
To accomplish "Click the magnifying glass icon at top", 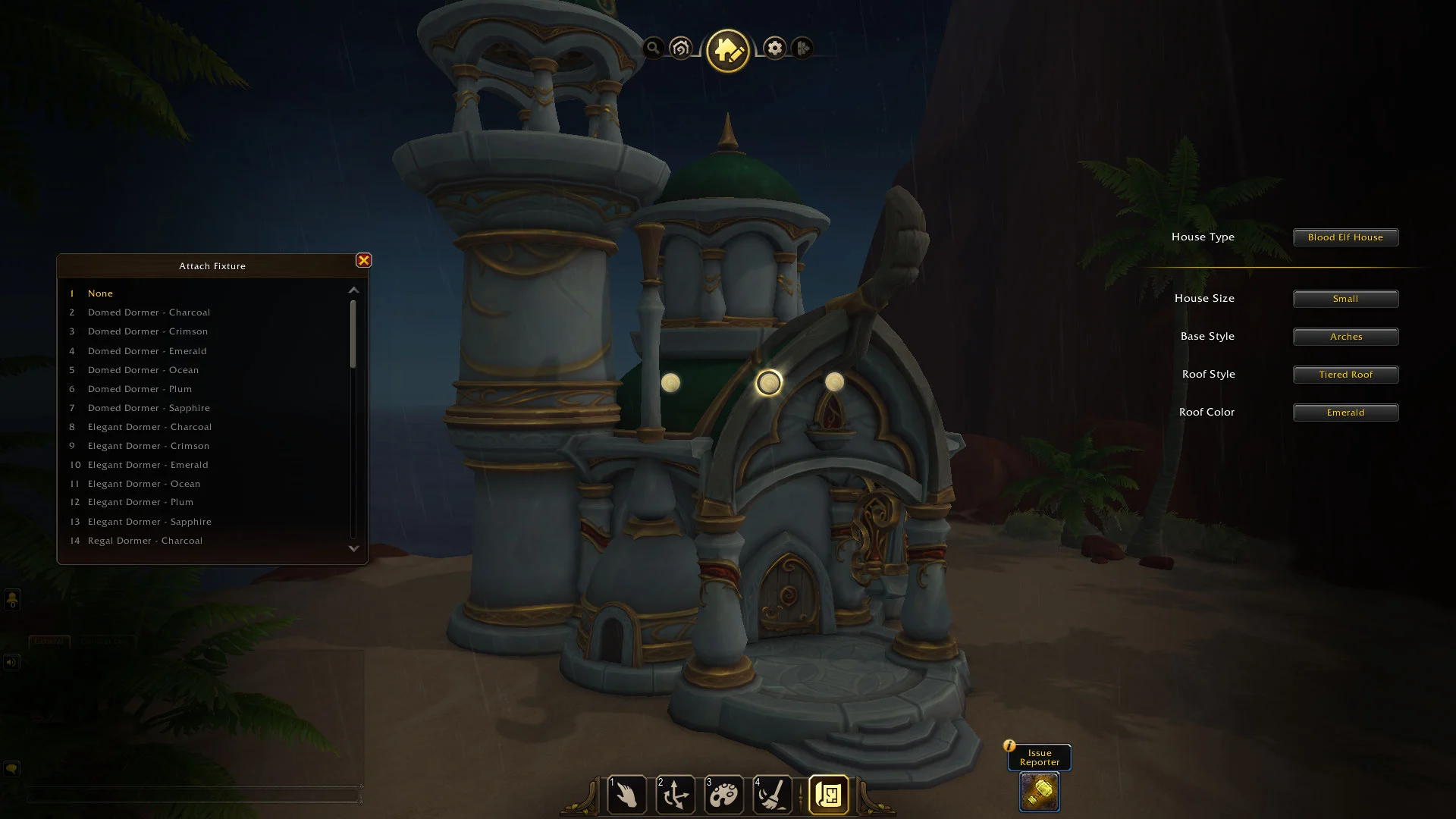I will pos(653,49).
